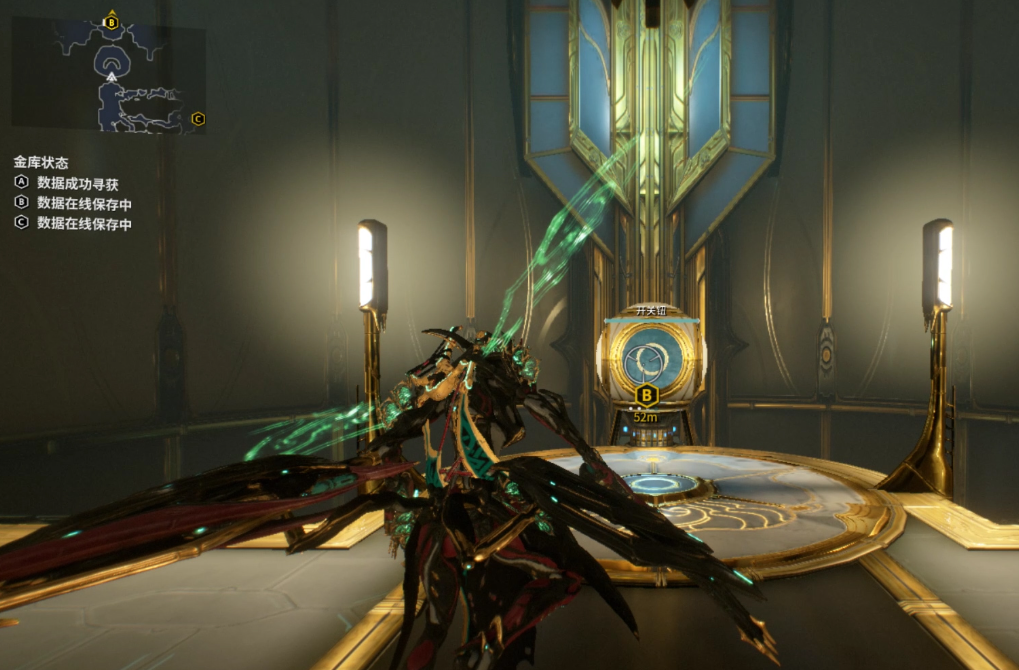The height and width of the screenshot is (670, 1019).
Task: Click the 金库状态 objective header
Action: point(41,162)
